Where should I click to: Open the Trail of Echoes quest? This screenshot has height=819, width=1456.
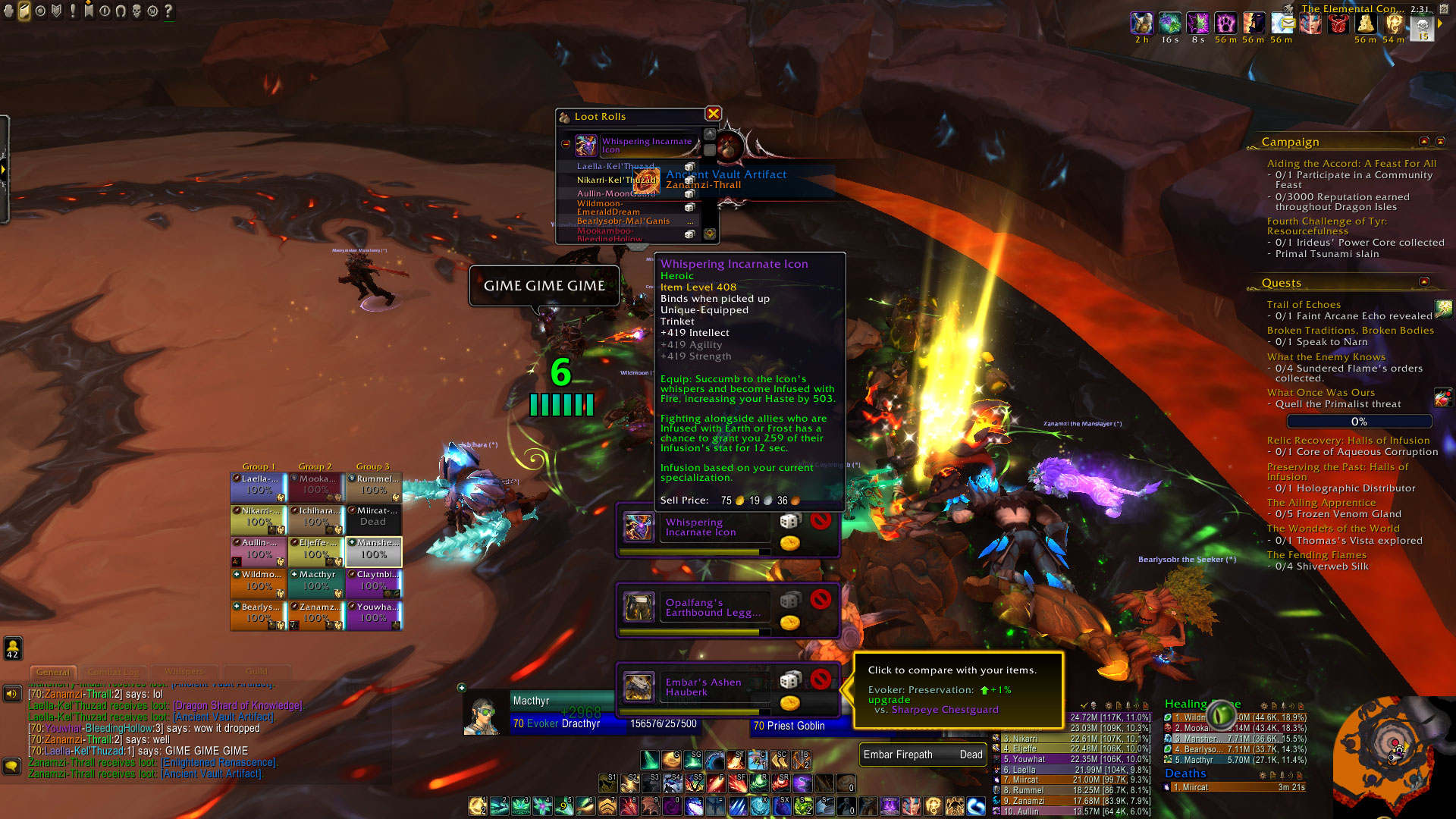click(1304, 305)
